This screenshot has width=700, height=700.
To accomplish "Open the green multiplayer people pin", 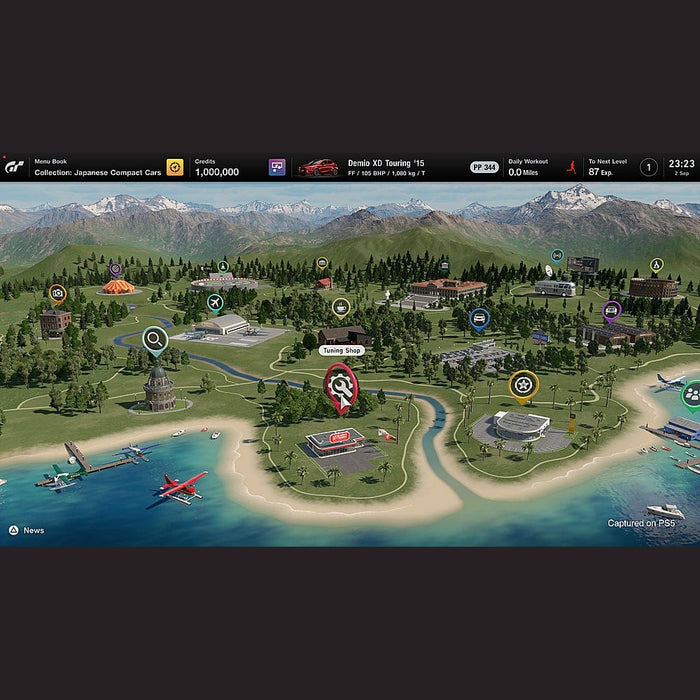I will [691, 394].
